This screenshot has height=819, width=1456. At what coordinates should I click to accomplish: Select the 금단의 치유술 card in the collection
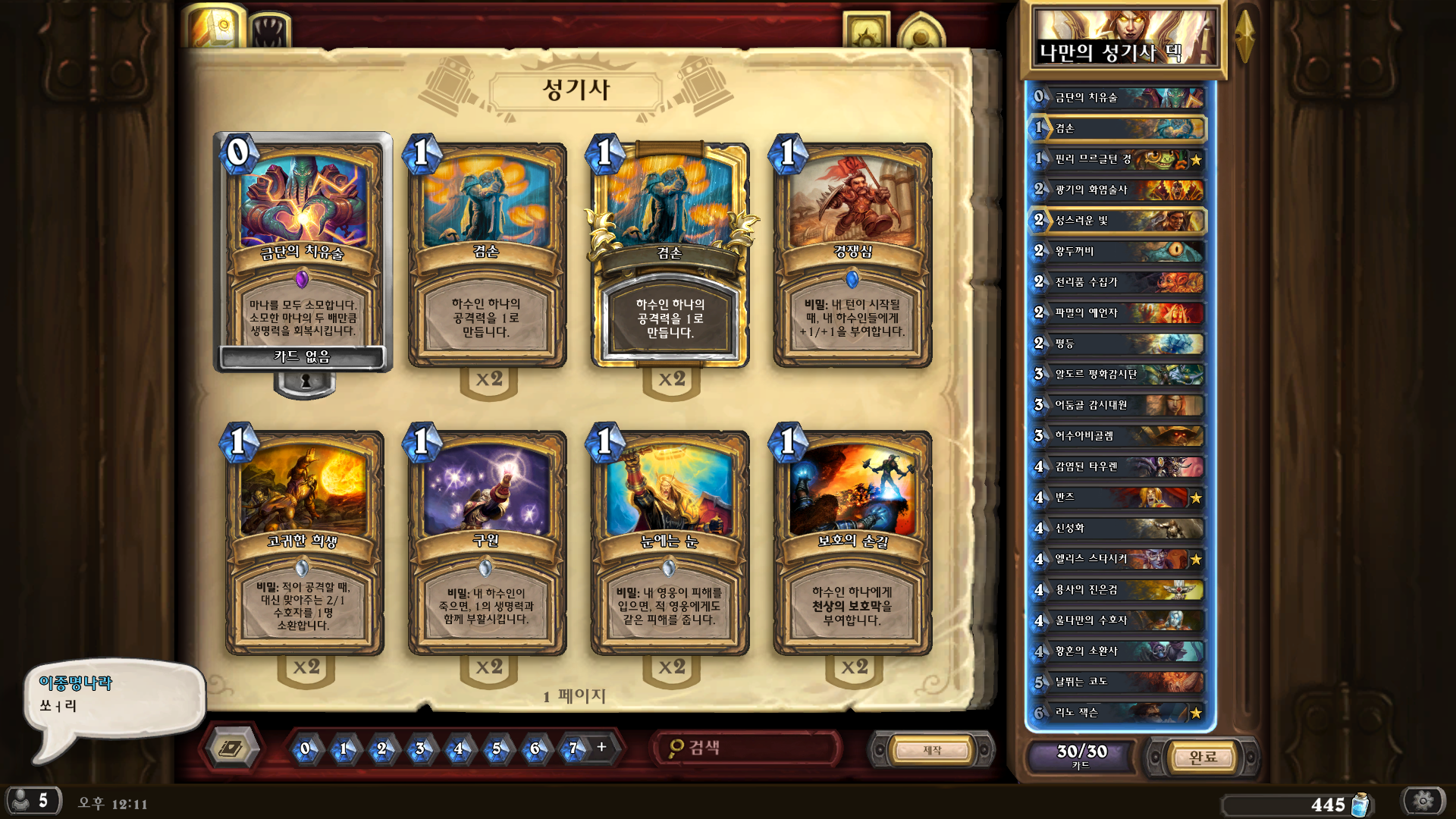pos(303,250)
